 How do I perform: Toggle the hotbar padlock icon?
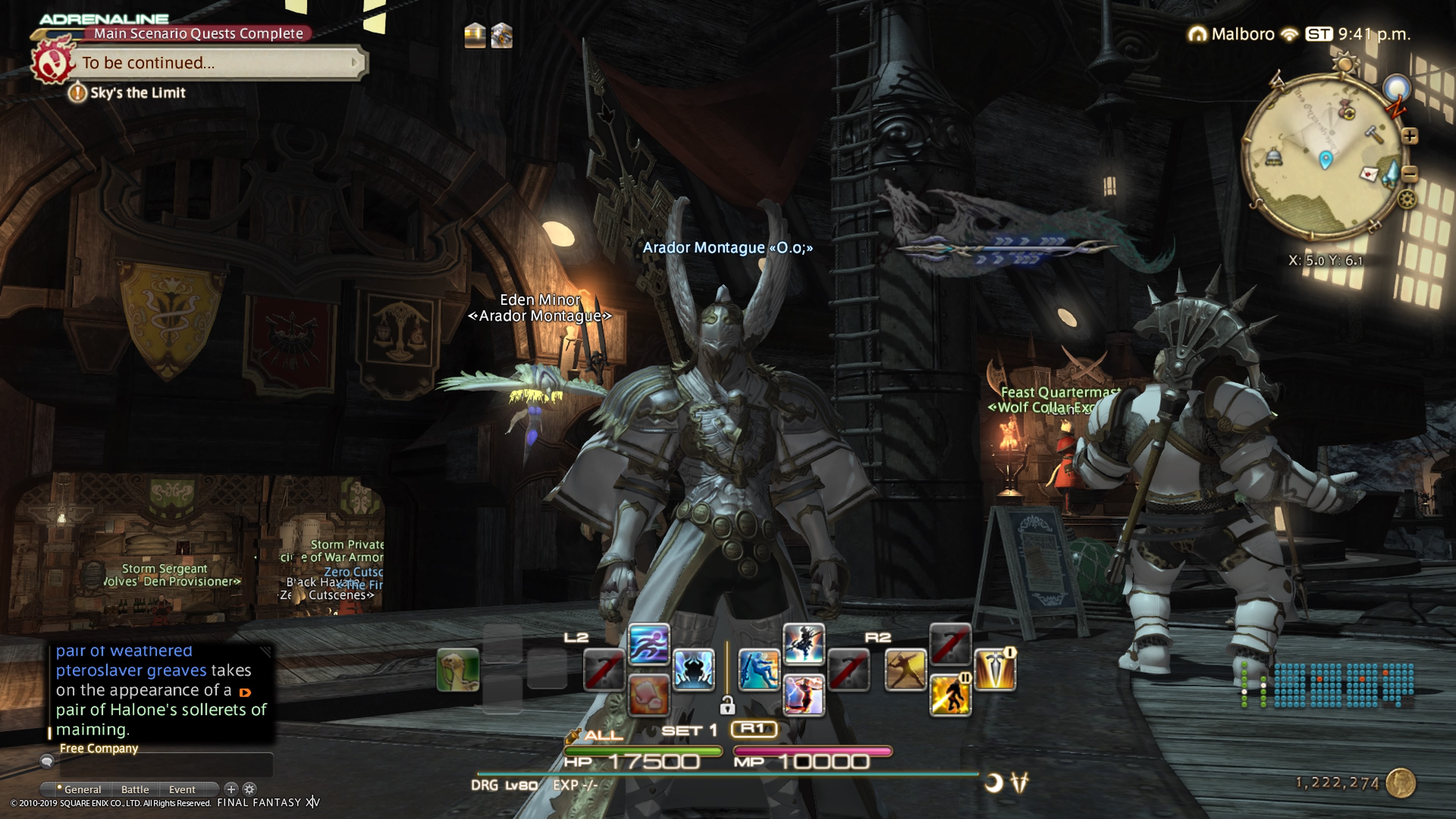tap(728, 705)
